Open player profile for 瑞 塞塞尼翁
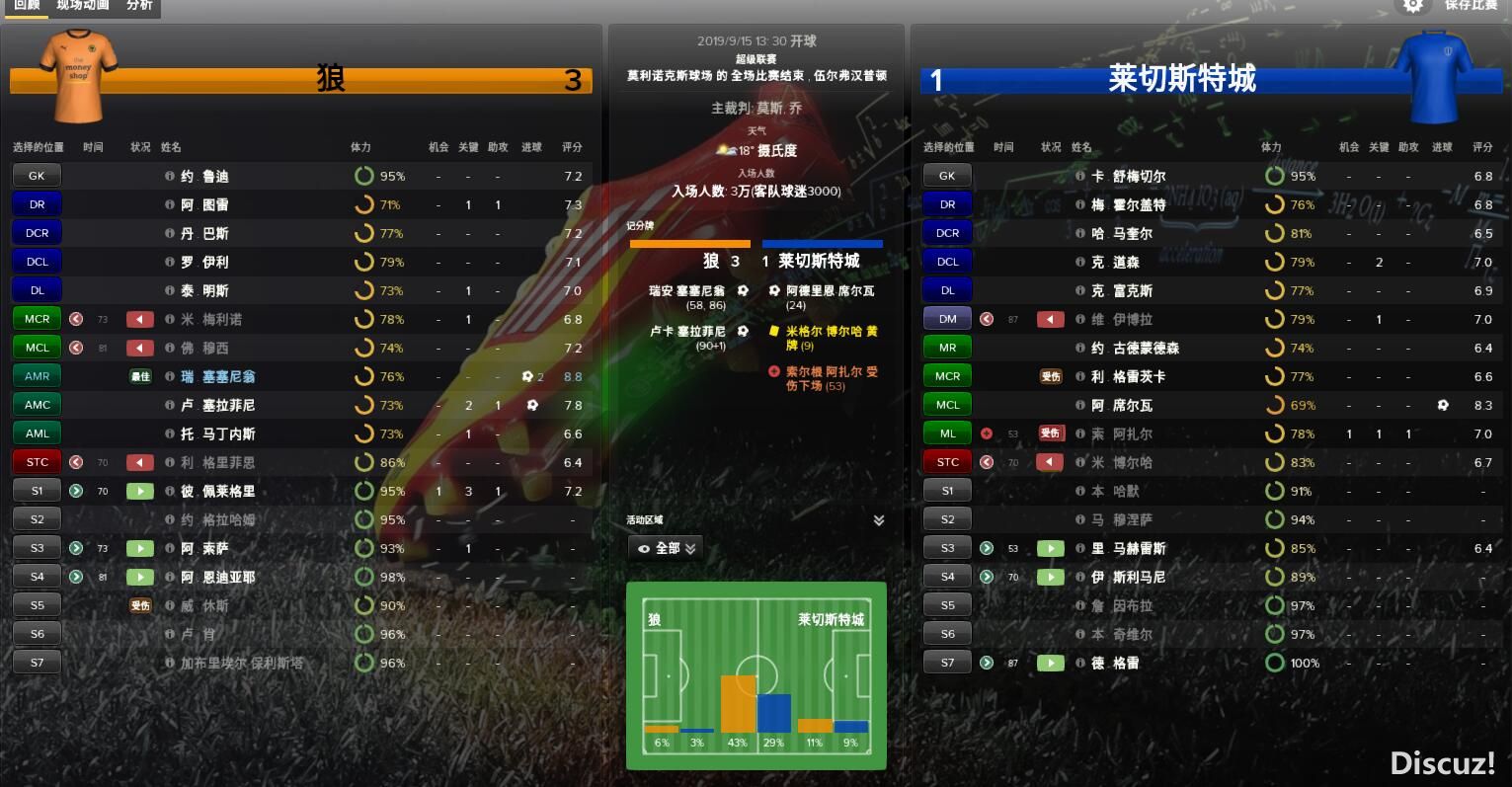This screenshot has width=1512, height=787. pos(218,376)
